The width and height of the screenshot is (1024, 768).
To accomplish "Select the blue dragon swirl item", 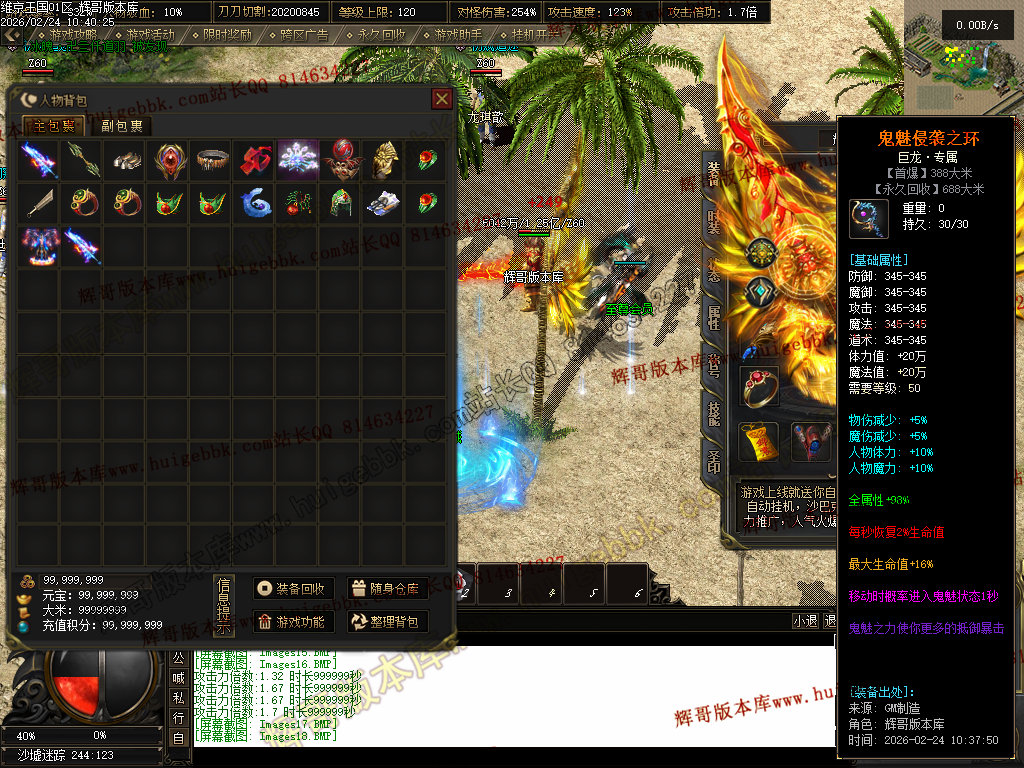I will (255, 202).
